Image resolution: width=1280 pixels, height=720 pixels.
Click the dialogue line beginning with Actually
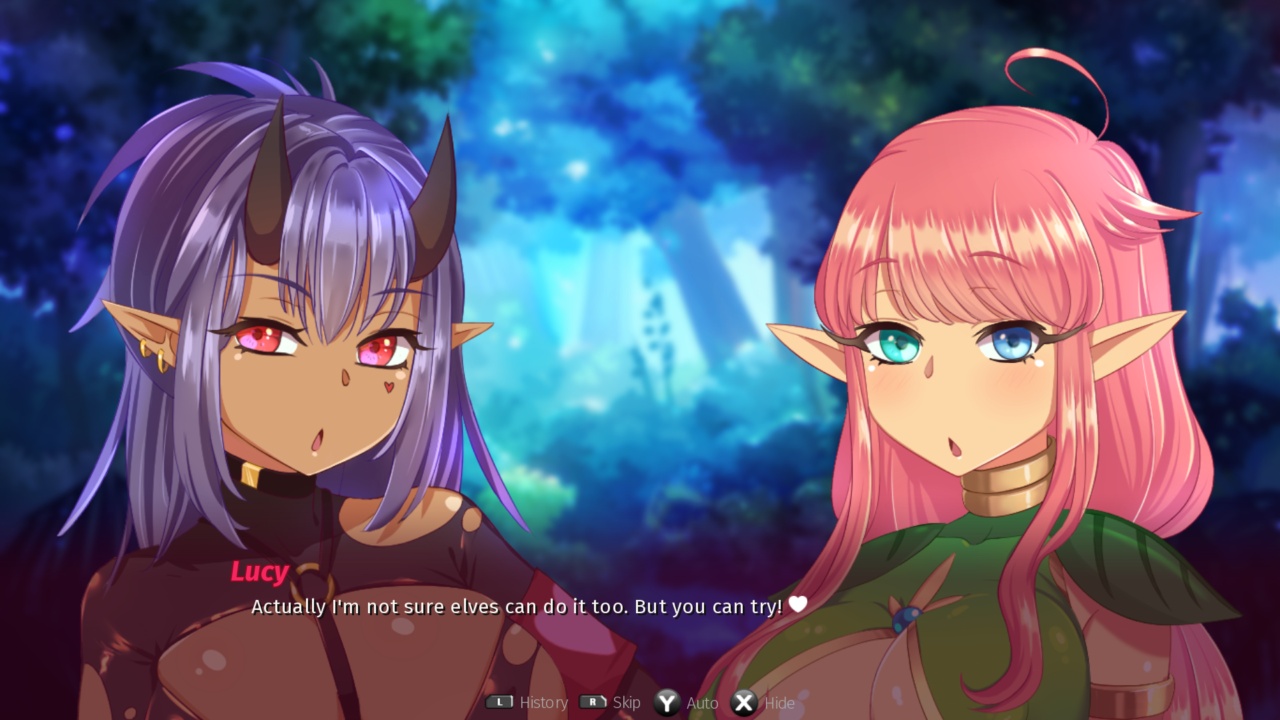[x=520, y=606]
